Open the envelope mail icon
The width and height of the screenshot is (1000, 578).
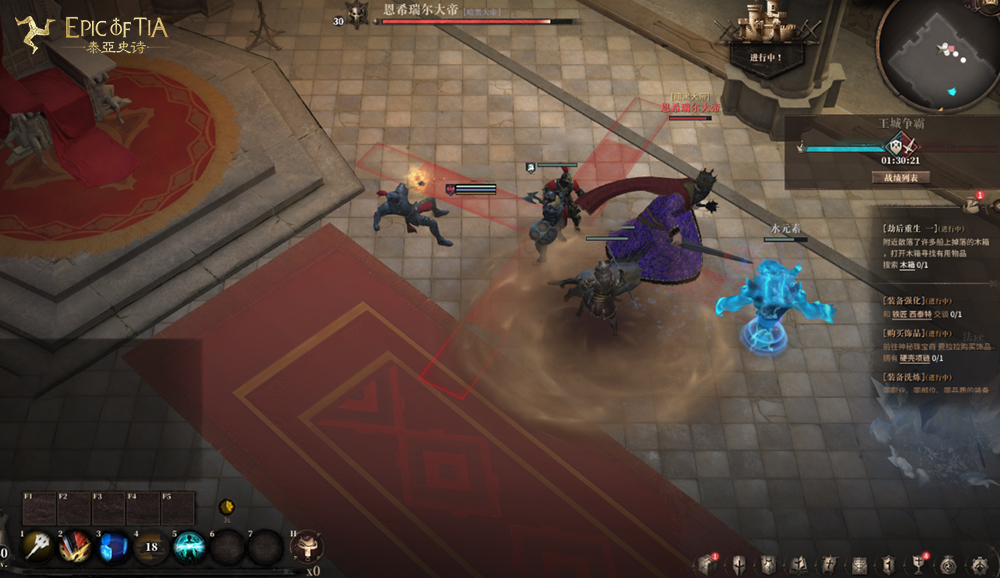tap(859, 565)
